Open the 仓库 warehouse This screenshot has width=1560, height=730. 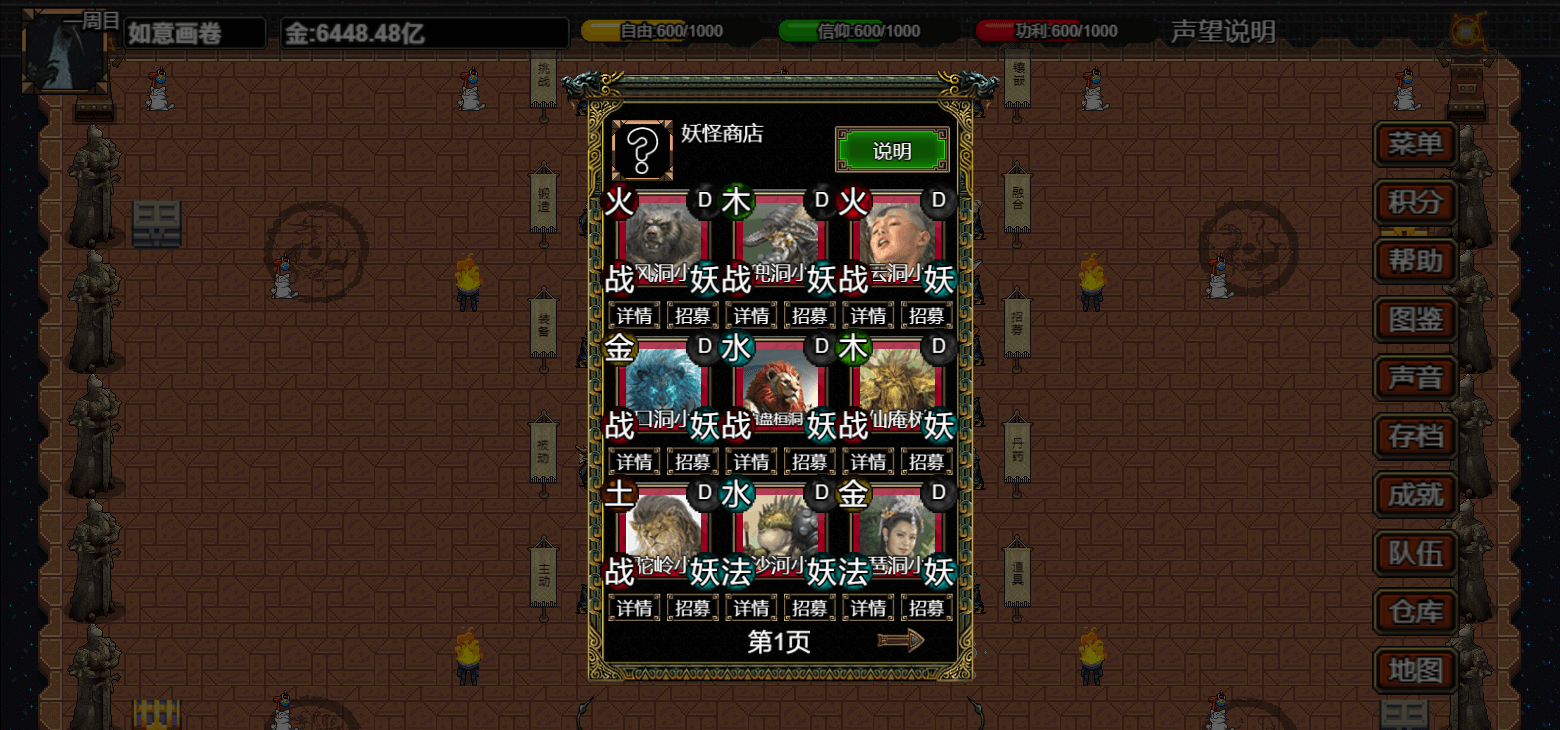click(x=1416, y=611)
